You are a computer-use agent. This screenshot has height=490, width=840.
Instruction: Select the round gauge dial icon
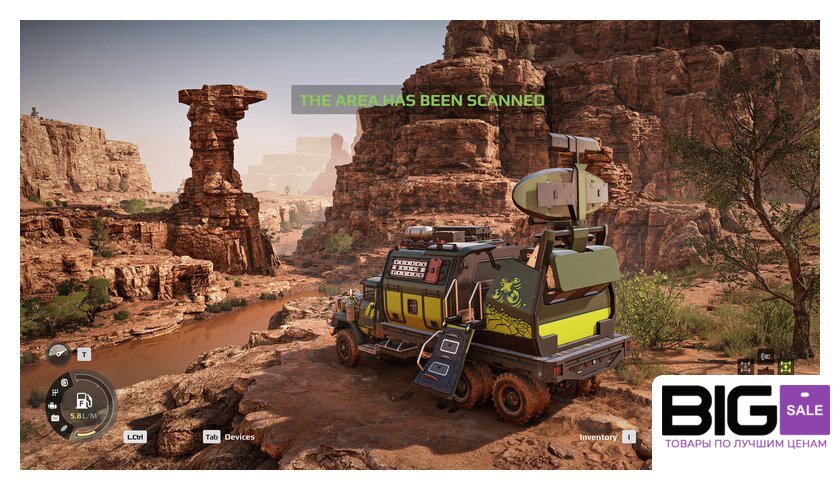click(60, 353)
